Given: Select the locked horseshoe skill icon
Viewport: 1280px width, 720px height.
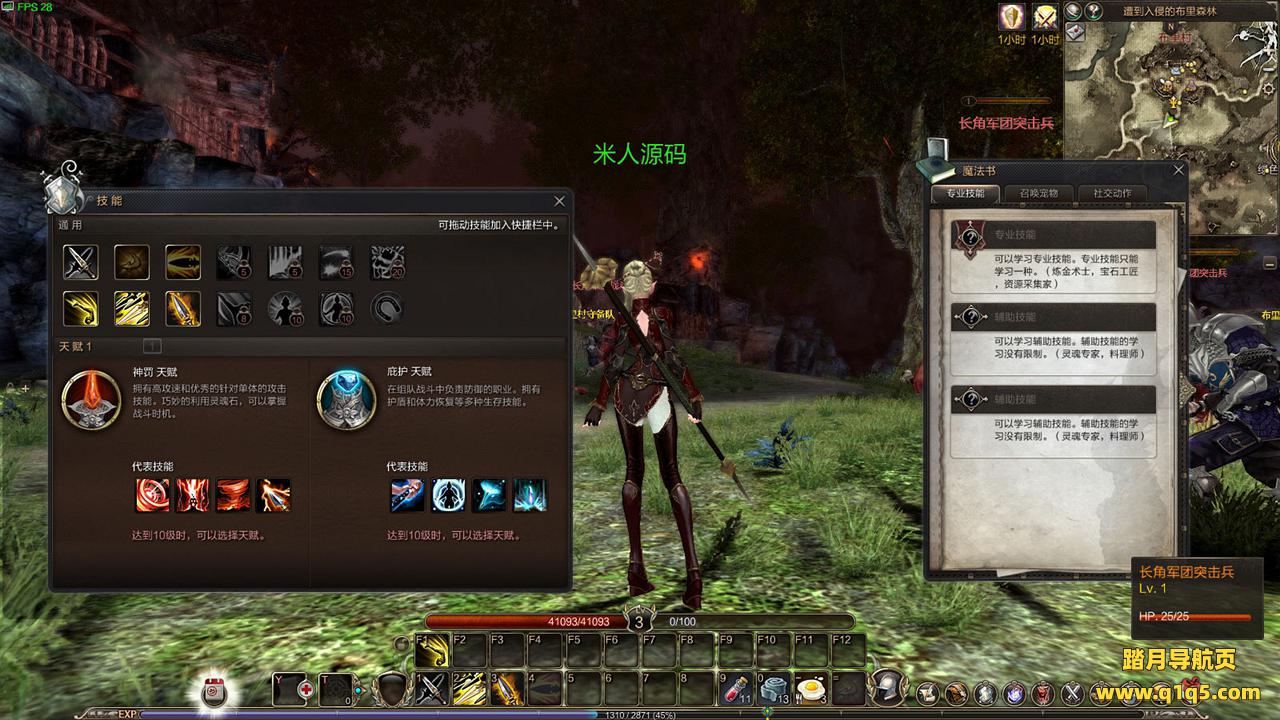Looking at the screenshot, I should (388, 309).
